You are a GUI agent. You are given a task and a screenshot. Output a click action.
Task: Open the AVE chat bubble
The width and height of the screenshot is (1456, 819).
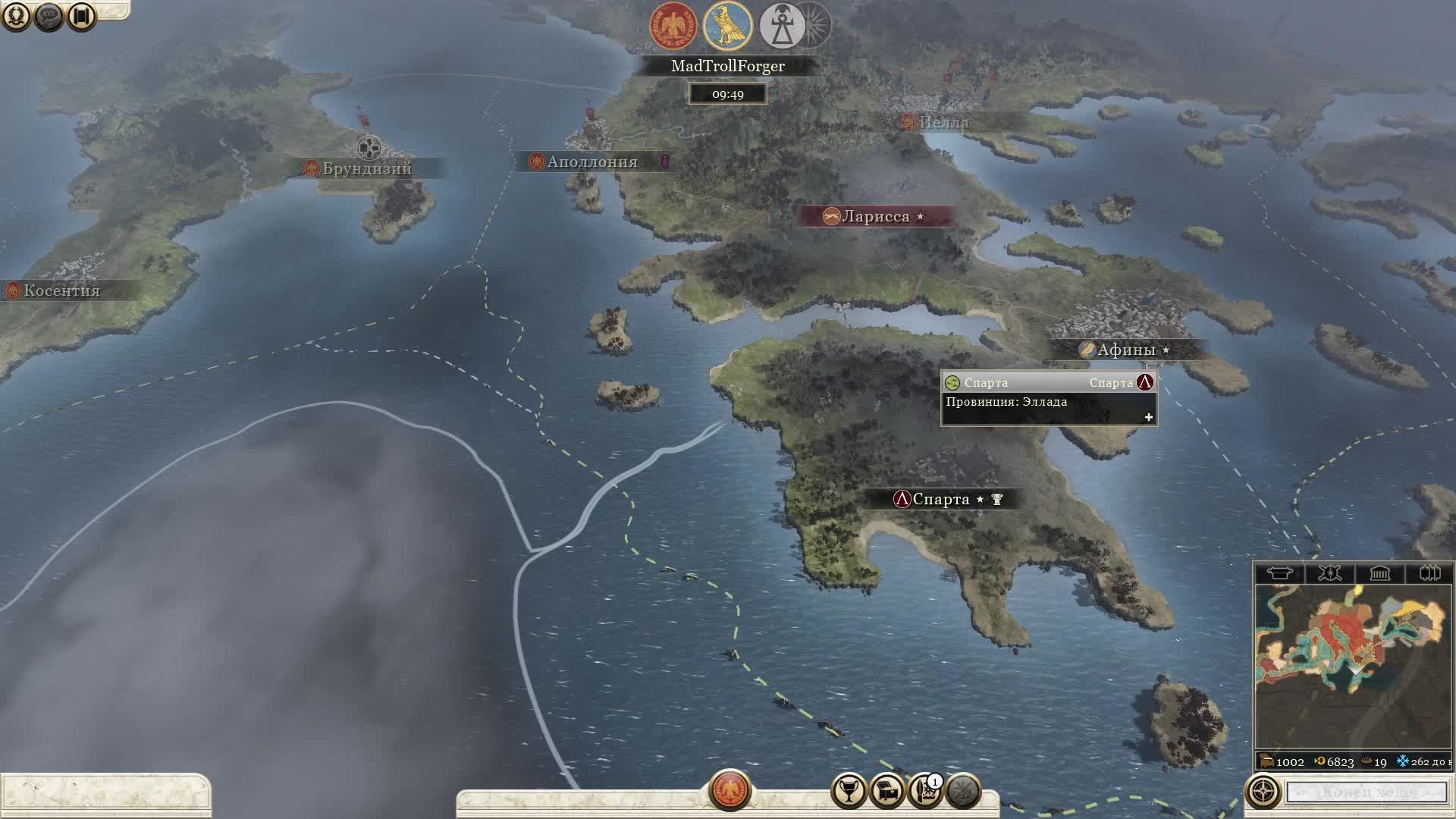[49, 16]
